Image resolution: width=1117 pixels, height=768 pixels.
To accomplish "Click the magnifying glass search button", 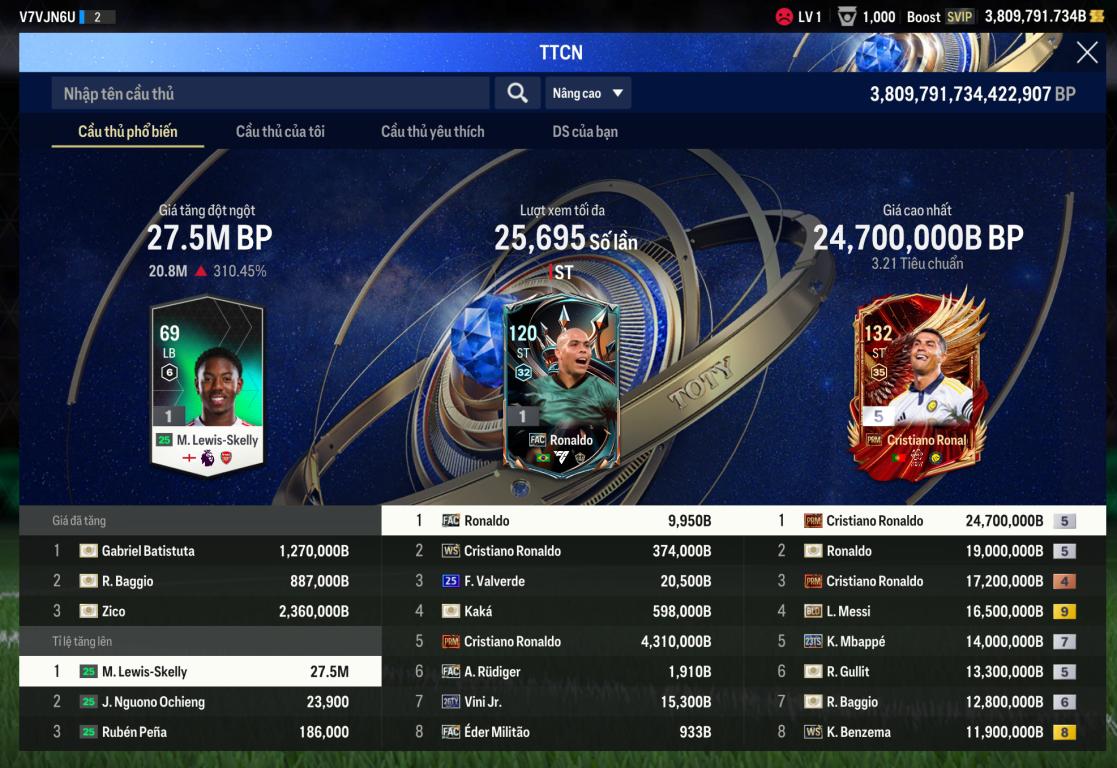I will pos(517,93).
